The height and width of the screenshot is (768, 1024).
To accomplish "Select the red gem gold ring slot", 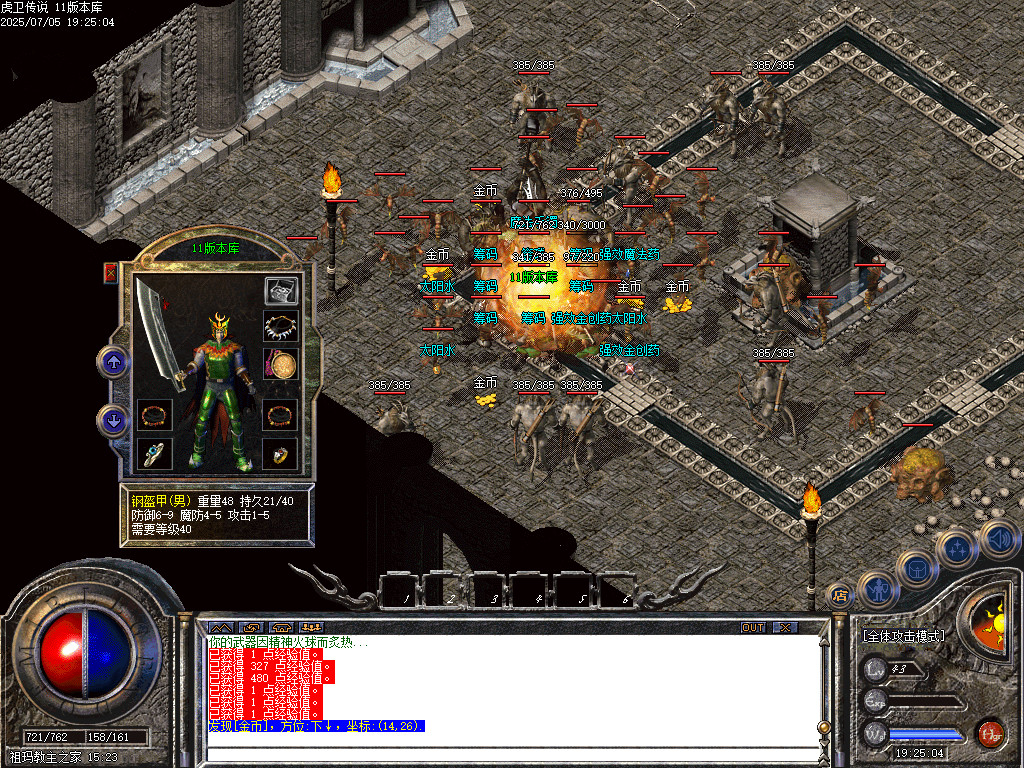I will (x=280, y=453).
